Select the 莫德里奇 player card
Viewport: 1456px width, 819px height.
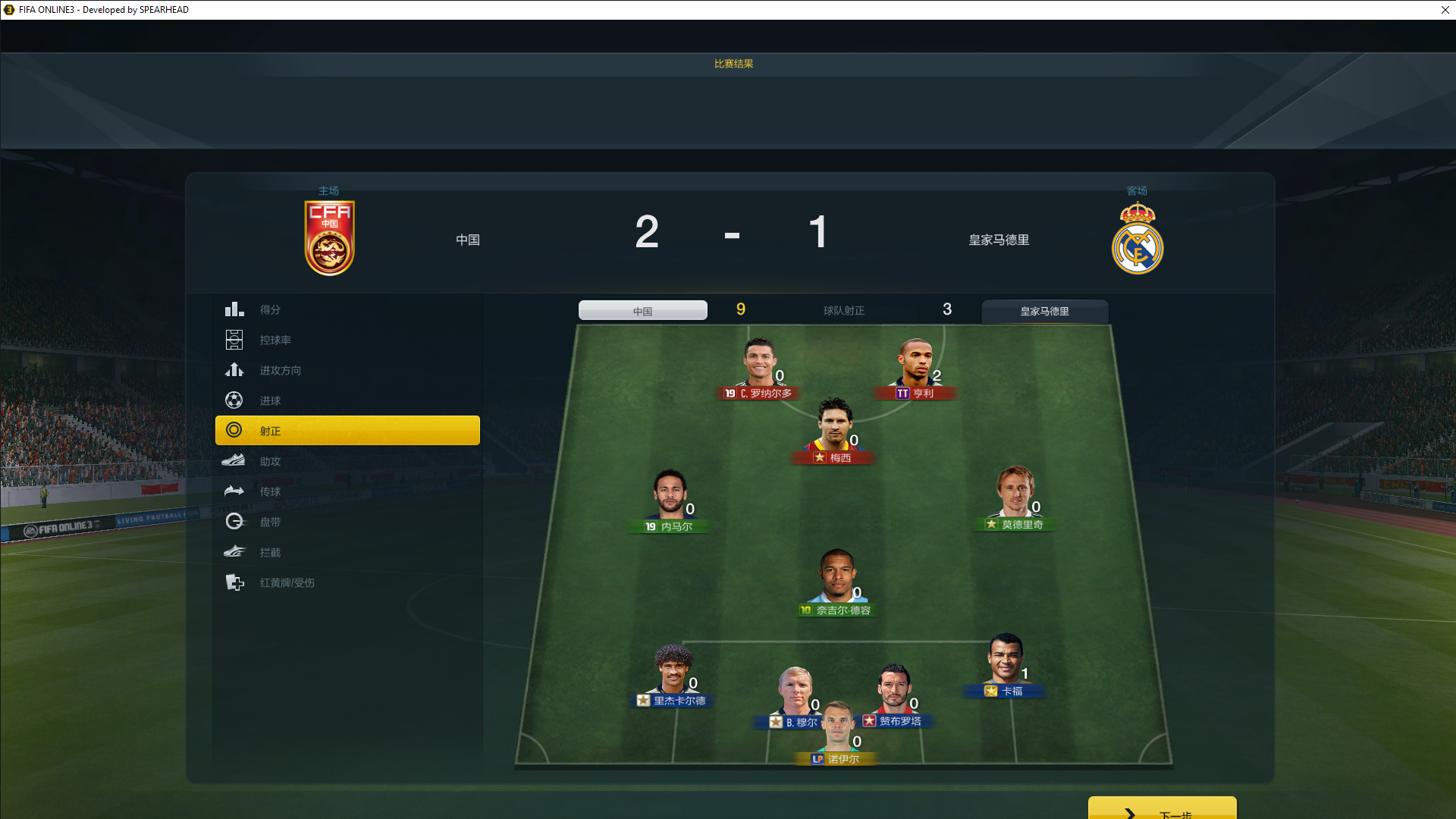(1015, 499)
